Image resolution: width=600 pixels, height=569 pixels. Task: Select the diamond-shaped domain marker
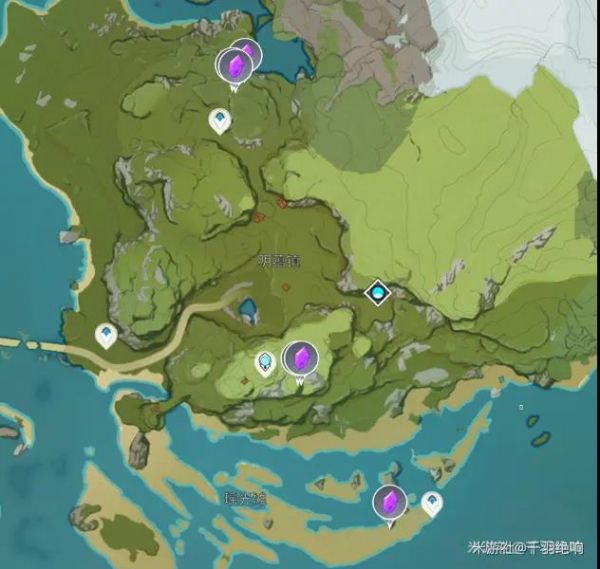(x=377, y=292)
